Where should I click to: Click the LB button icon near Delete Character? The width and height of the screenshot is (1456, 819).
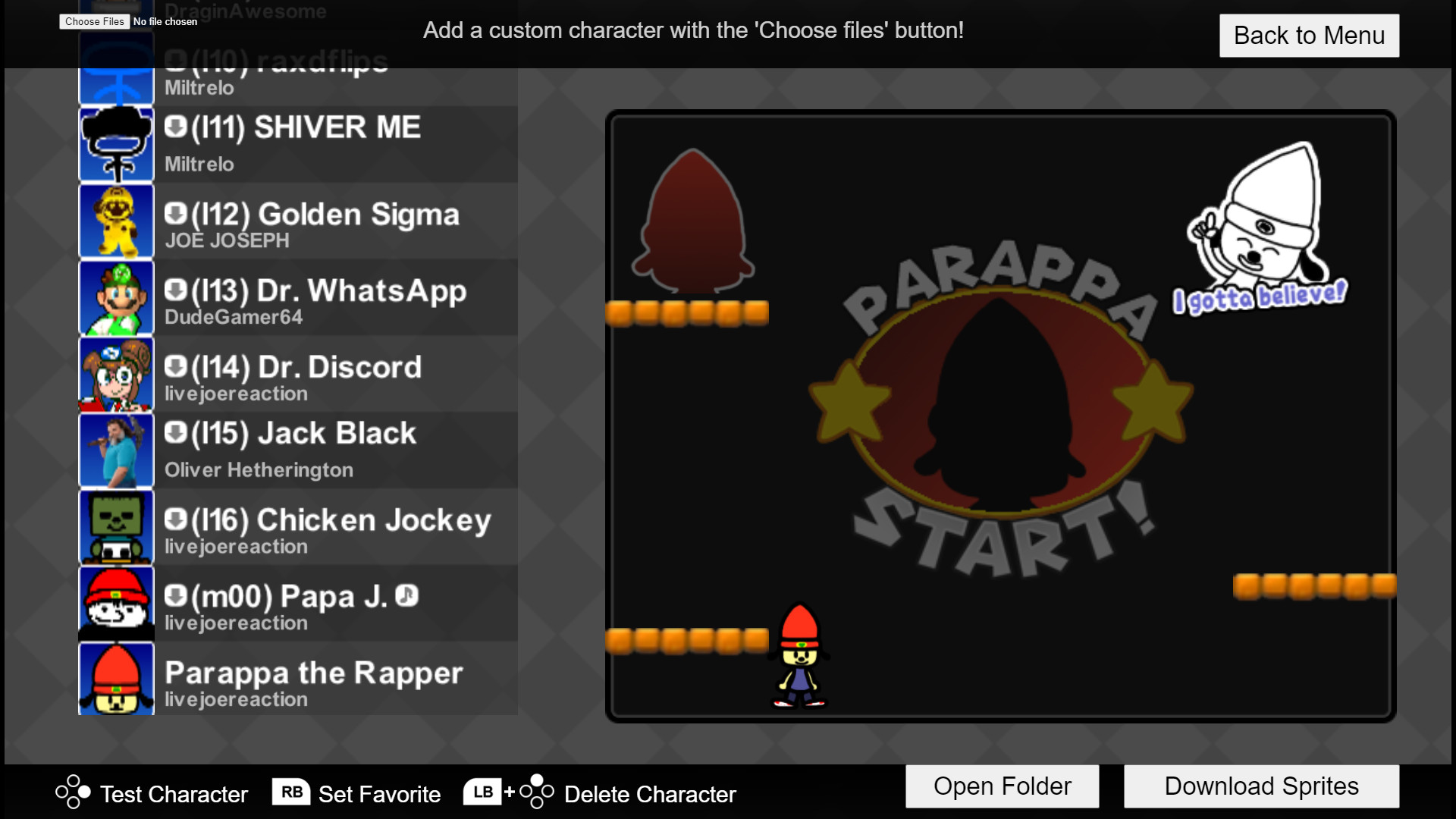(483, 791)
